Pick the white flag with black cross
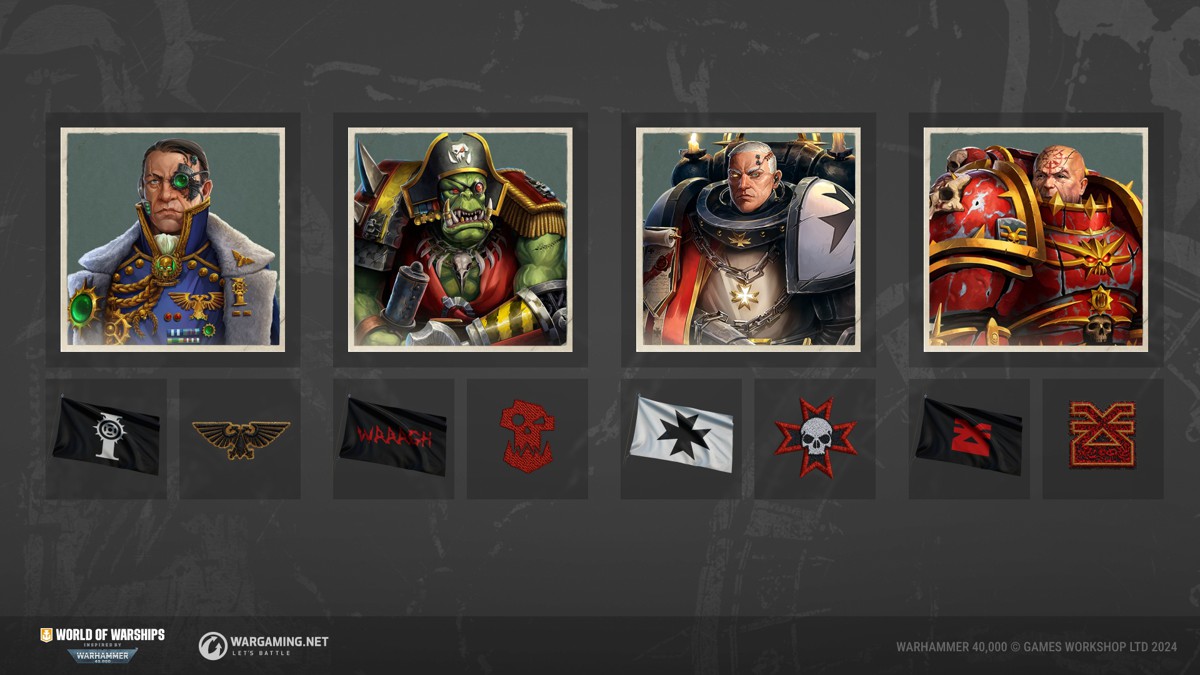1200x675 pixels. point(681,437)
